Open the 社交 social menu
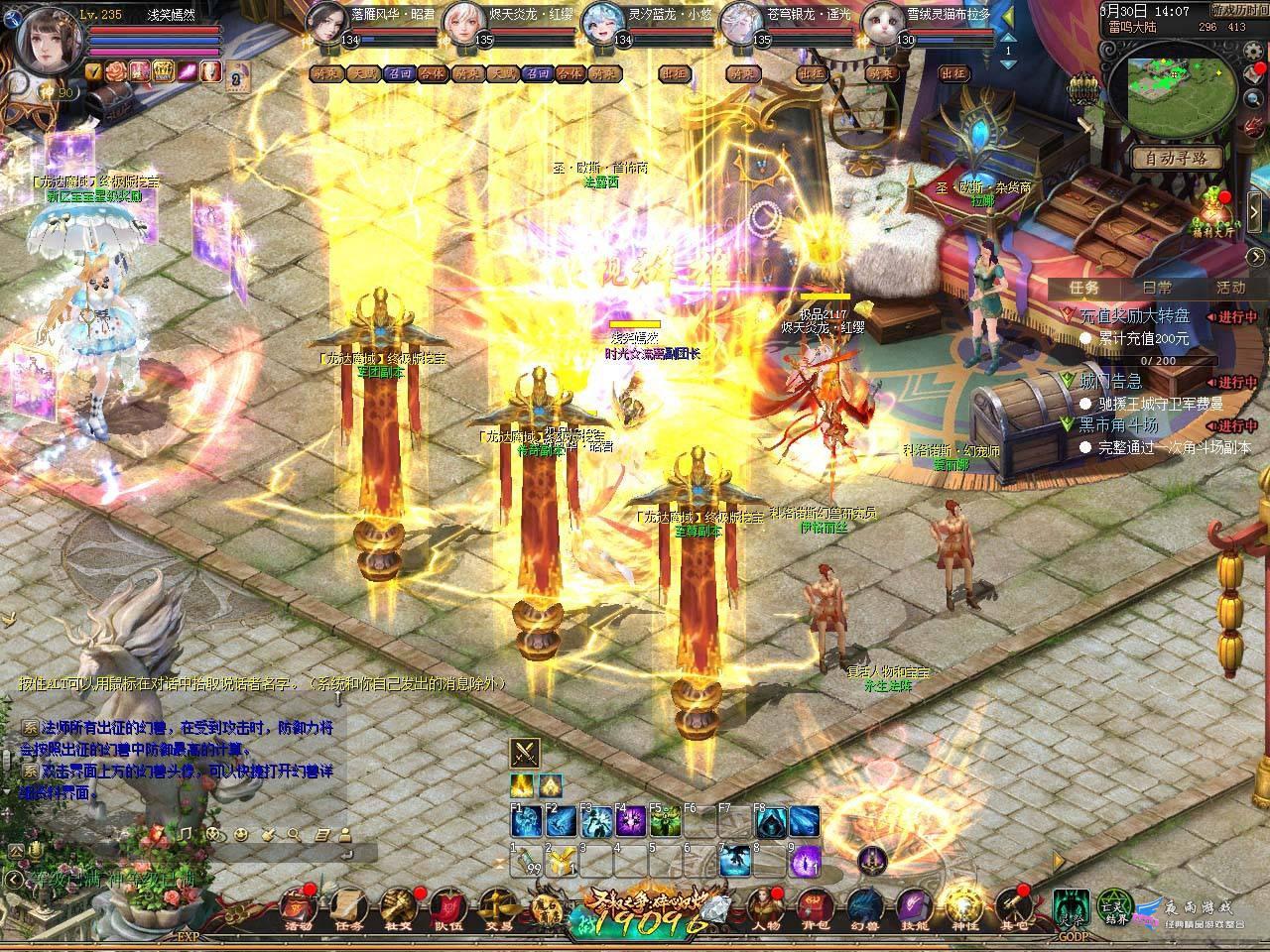This screenshot has height=952, width=1270. pyautogui.click(x=398, y=906)
